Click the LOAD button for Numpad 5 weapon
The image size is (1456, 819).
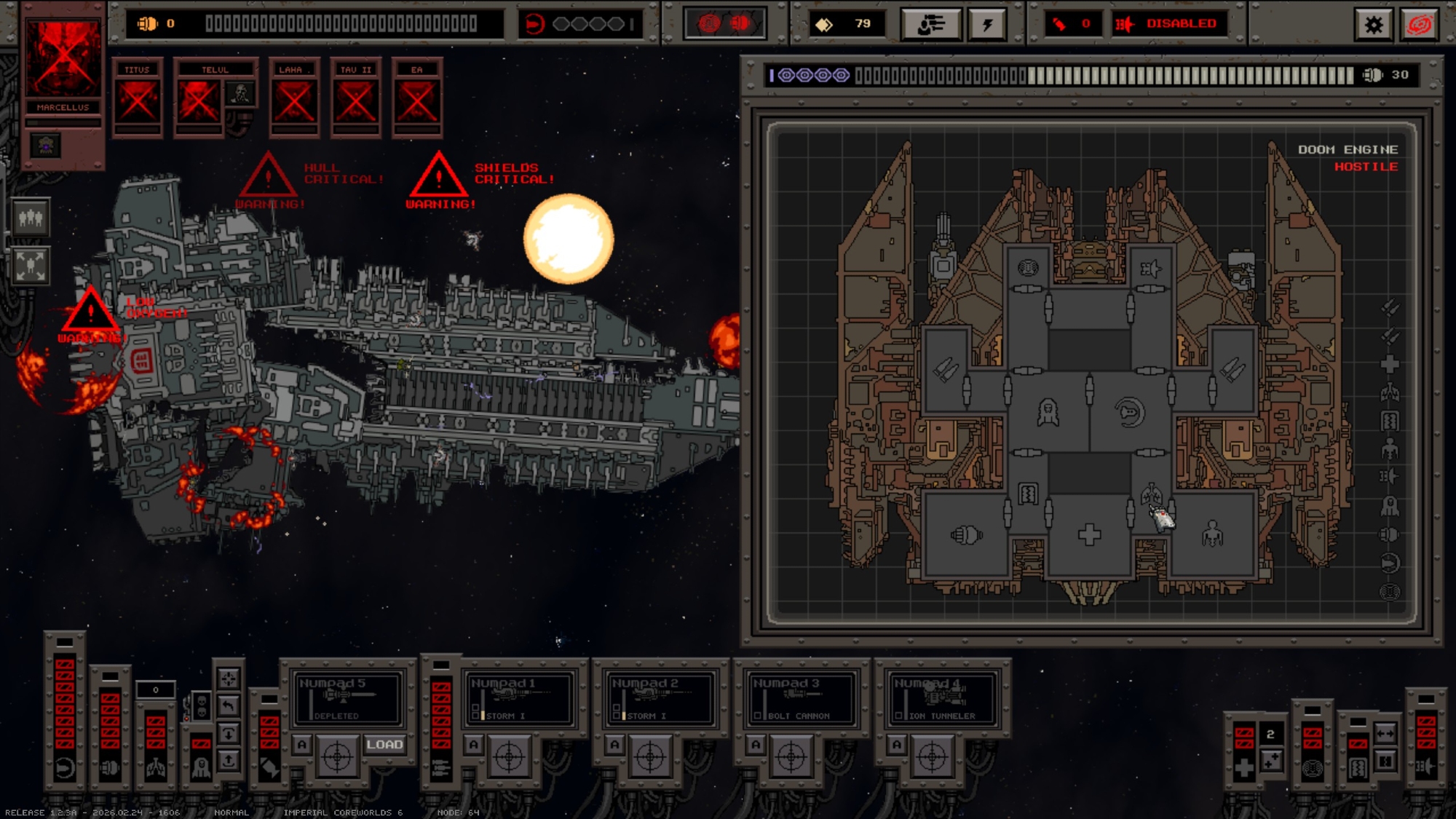click(x=384, y=744)
